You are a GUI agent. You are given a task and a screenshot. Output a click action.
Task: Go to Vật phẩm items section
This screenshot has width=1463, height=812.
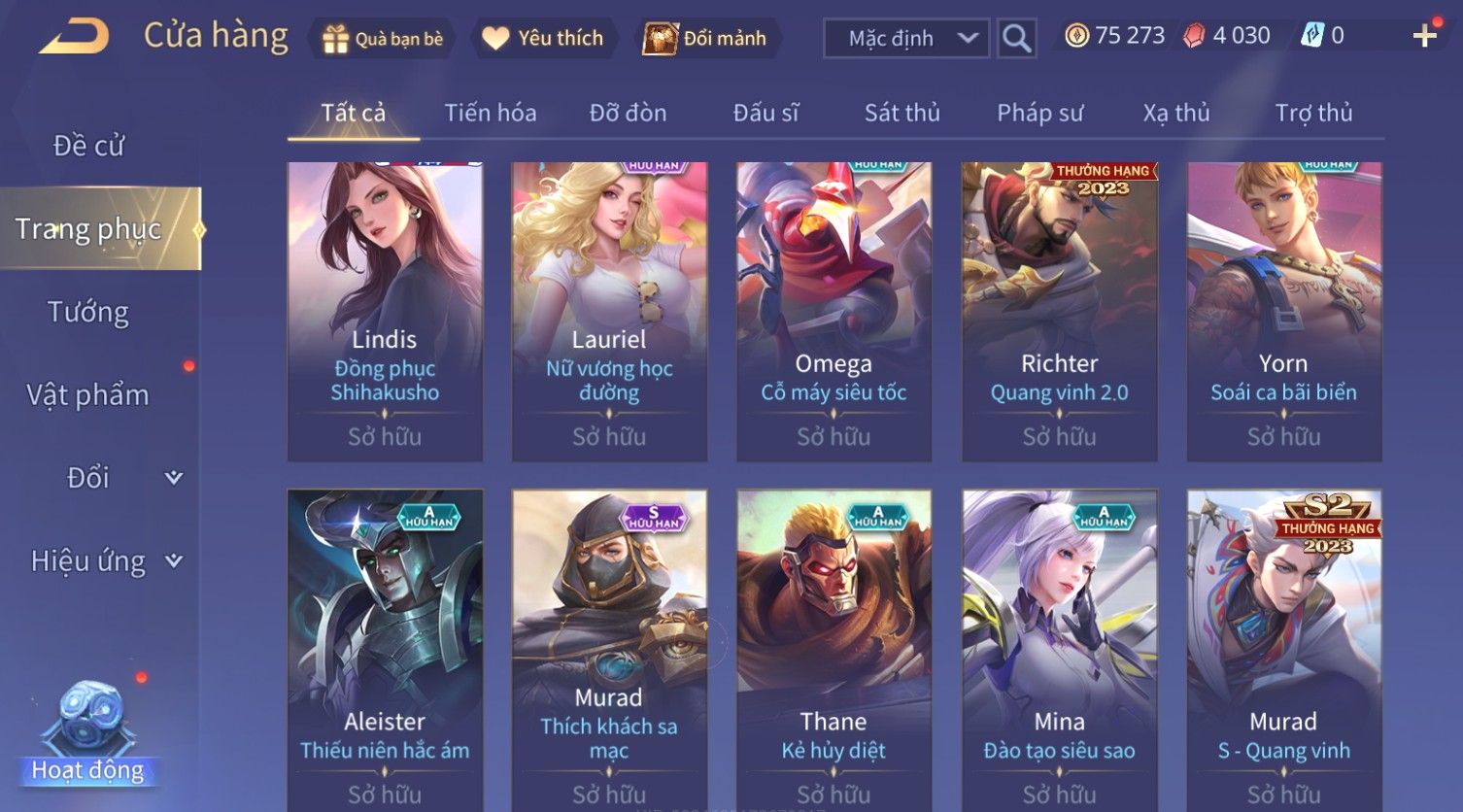coord(88,395)
